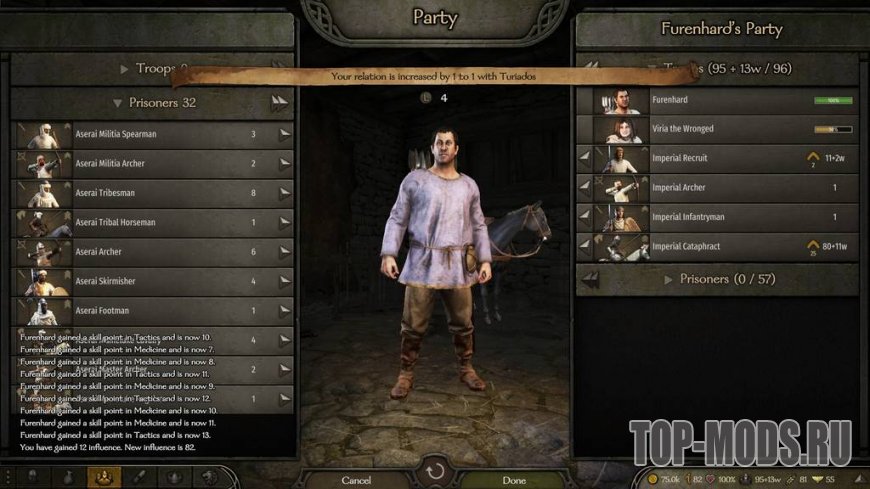Transfer Imperial Archer to the left
Screen dimensions: 870x489
pyautogui.click(x=585, y=188)
